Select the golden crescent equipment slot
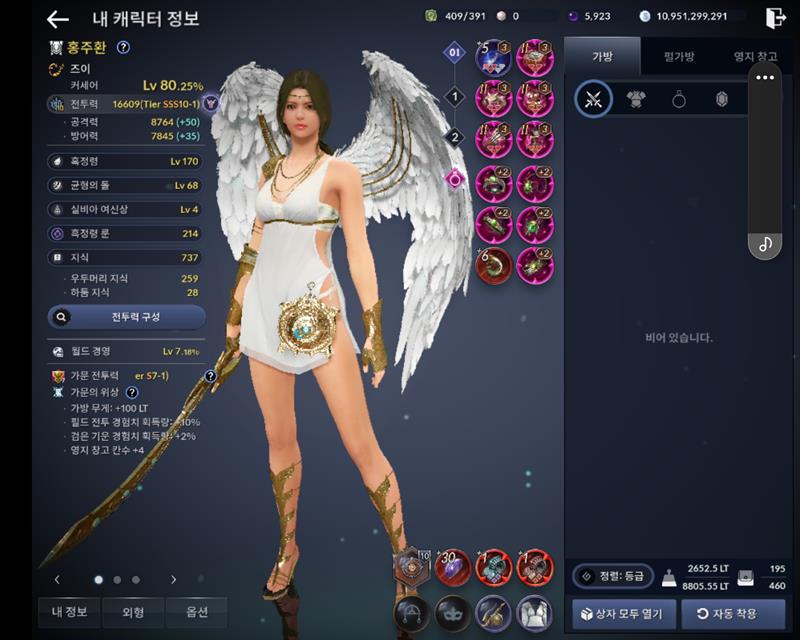Image resolution: width=800 pixels, height=640 pixels. 493,266
